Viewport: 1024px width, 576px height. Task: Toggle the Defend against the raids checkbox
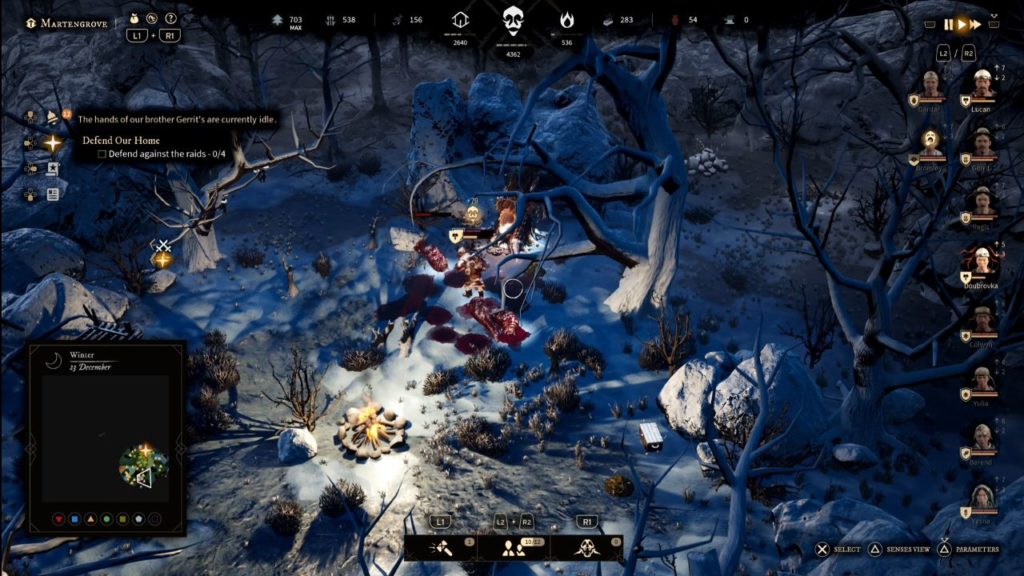pos(102,154)
